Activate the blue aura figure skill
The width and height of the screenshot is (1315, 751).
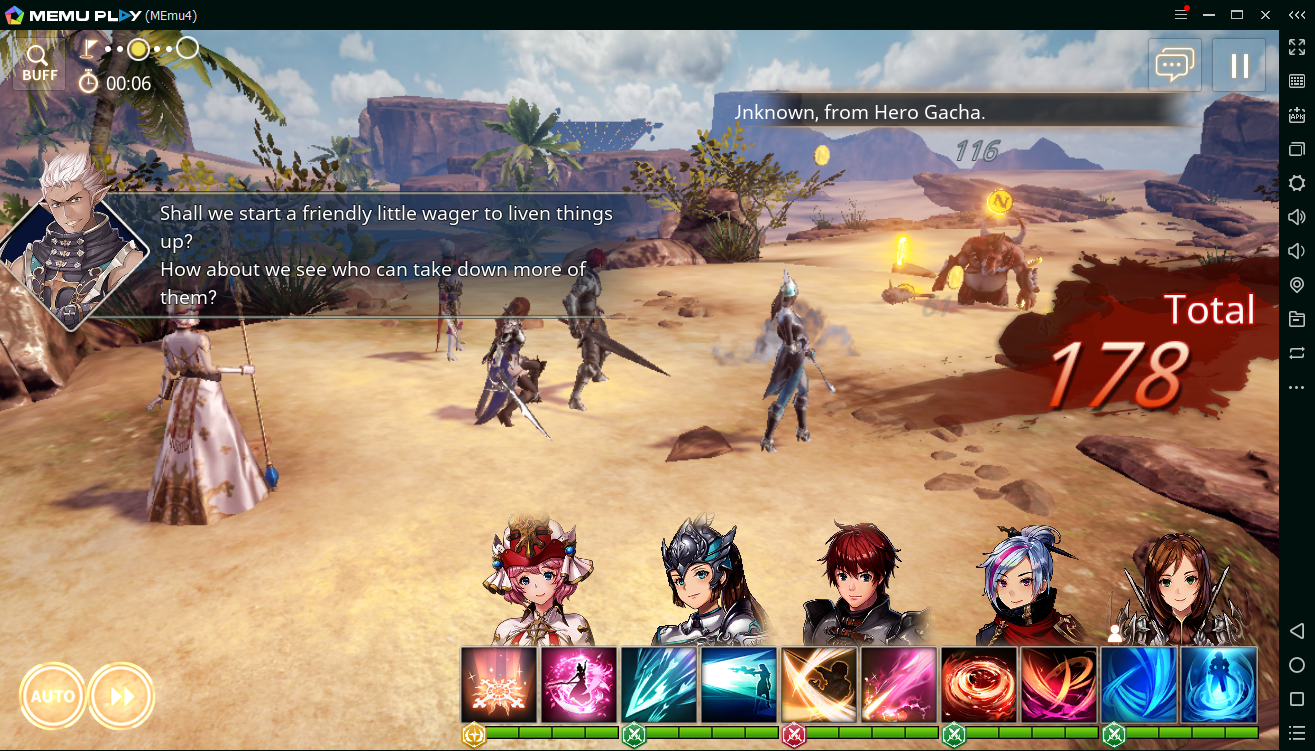(x=1219, y=685)
